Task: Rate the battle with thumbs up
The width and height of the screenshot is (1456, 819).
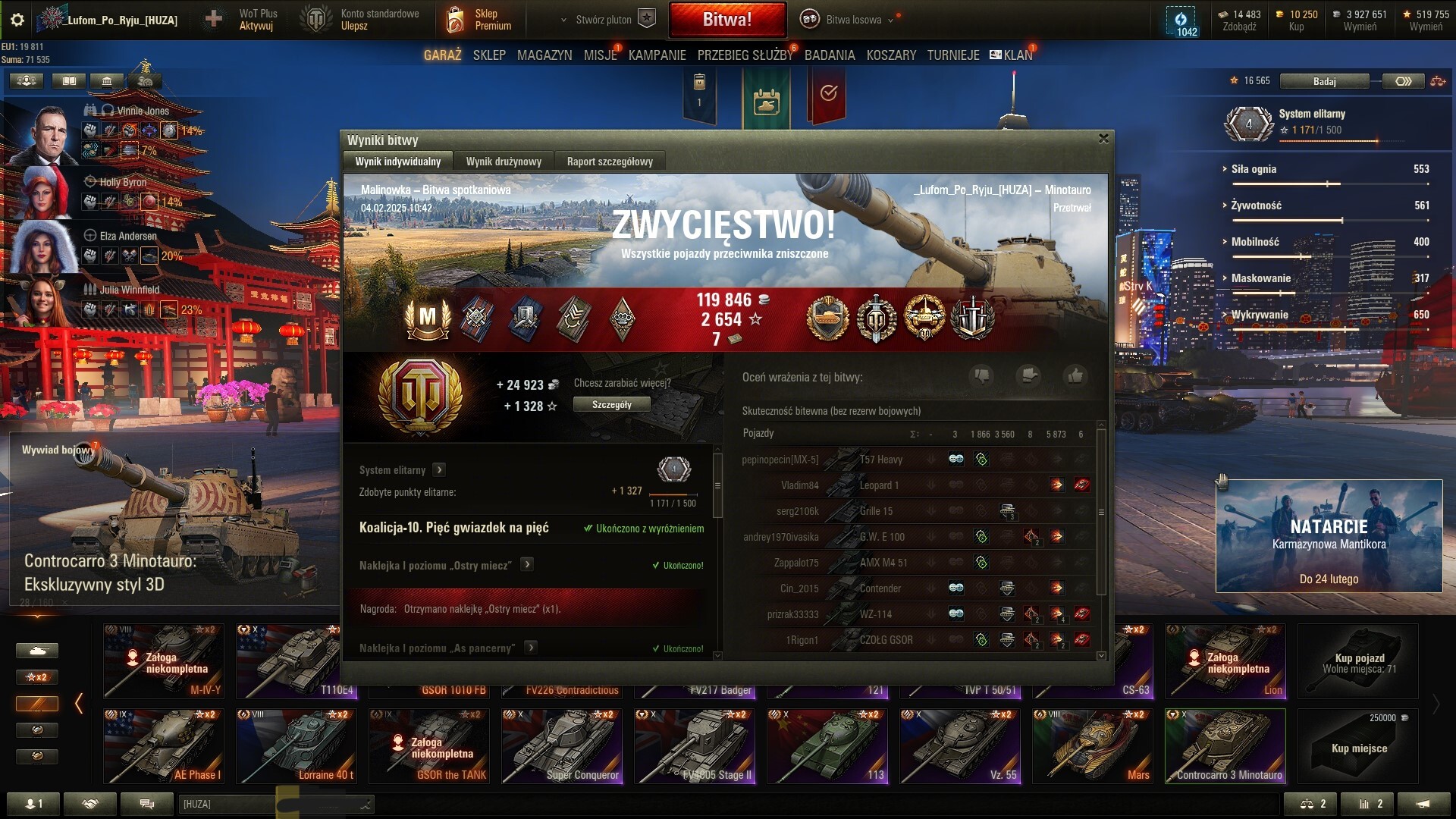Action: pyautogui.click(x=1075, y=375)
